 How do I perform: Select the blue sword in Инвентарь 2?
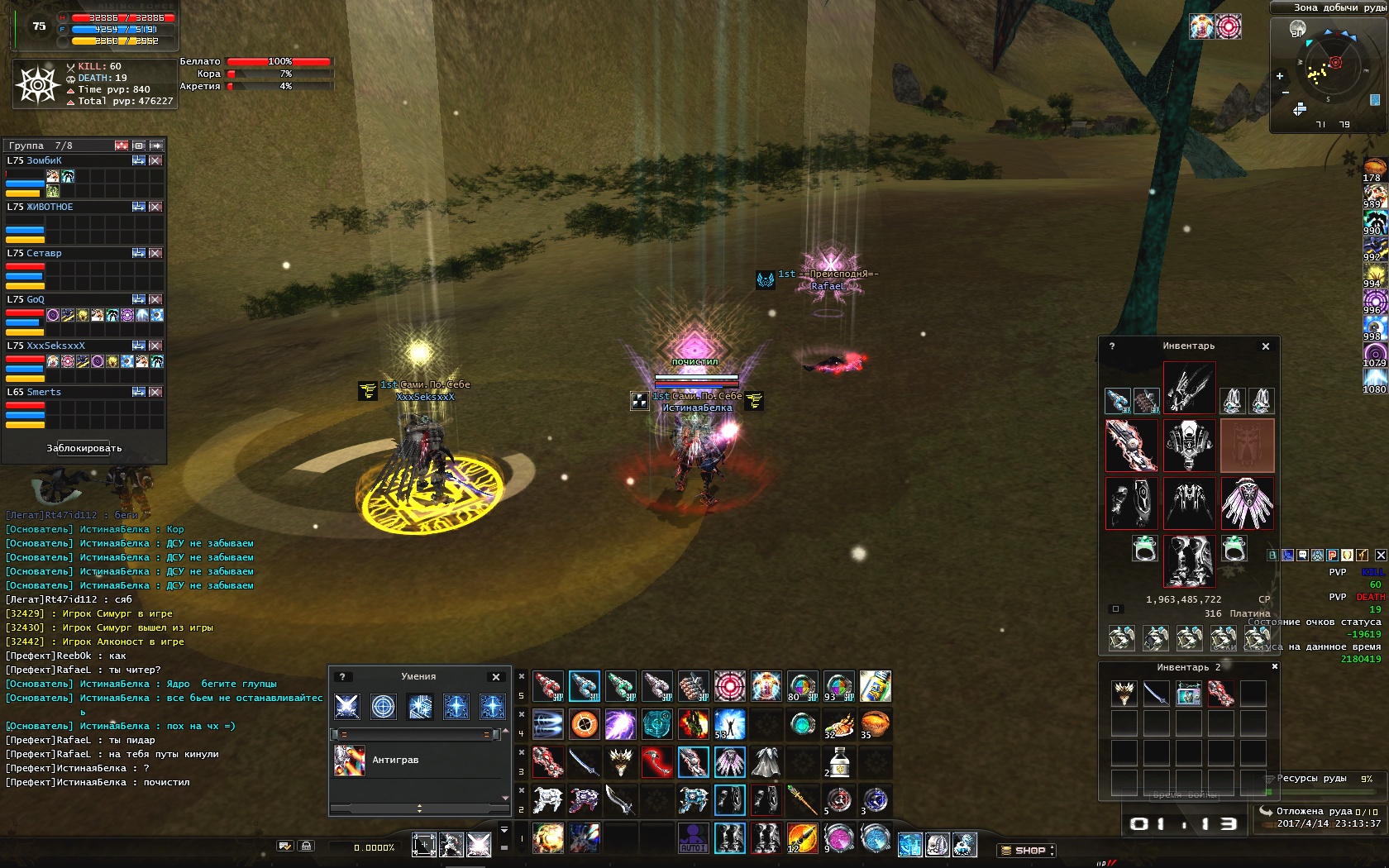point(1156,693)
